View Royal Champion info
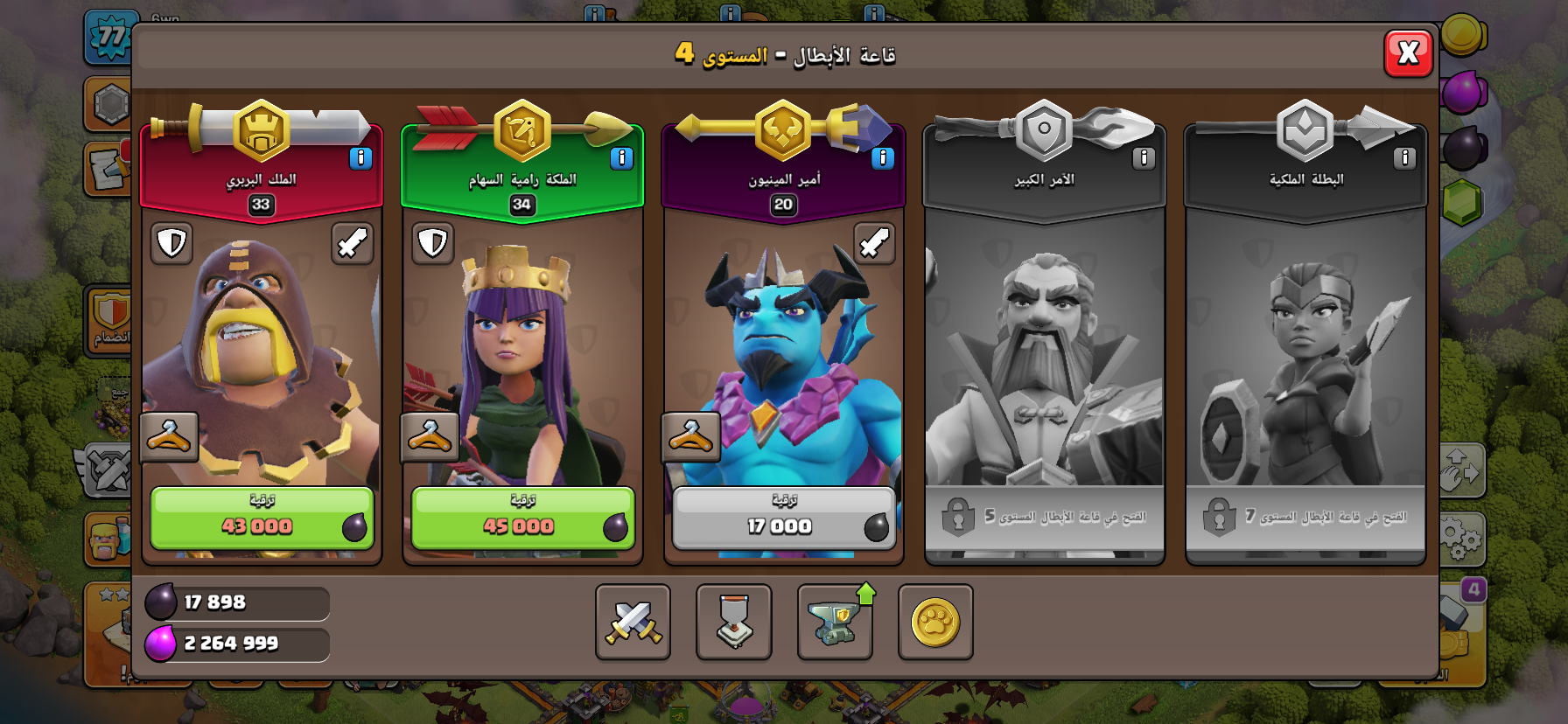Image resolution: width=1568 pixels, height=724 pixels. (x=1403, y=158)
